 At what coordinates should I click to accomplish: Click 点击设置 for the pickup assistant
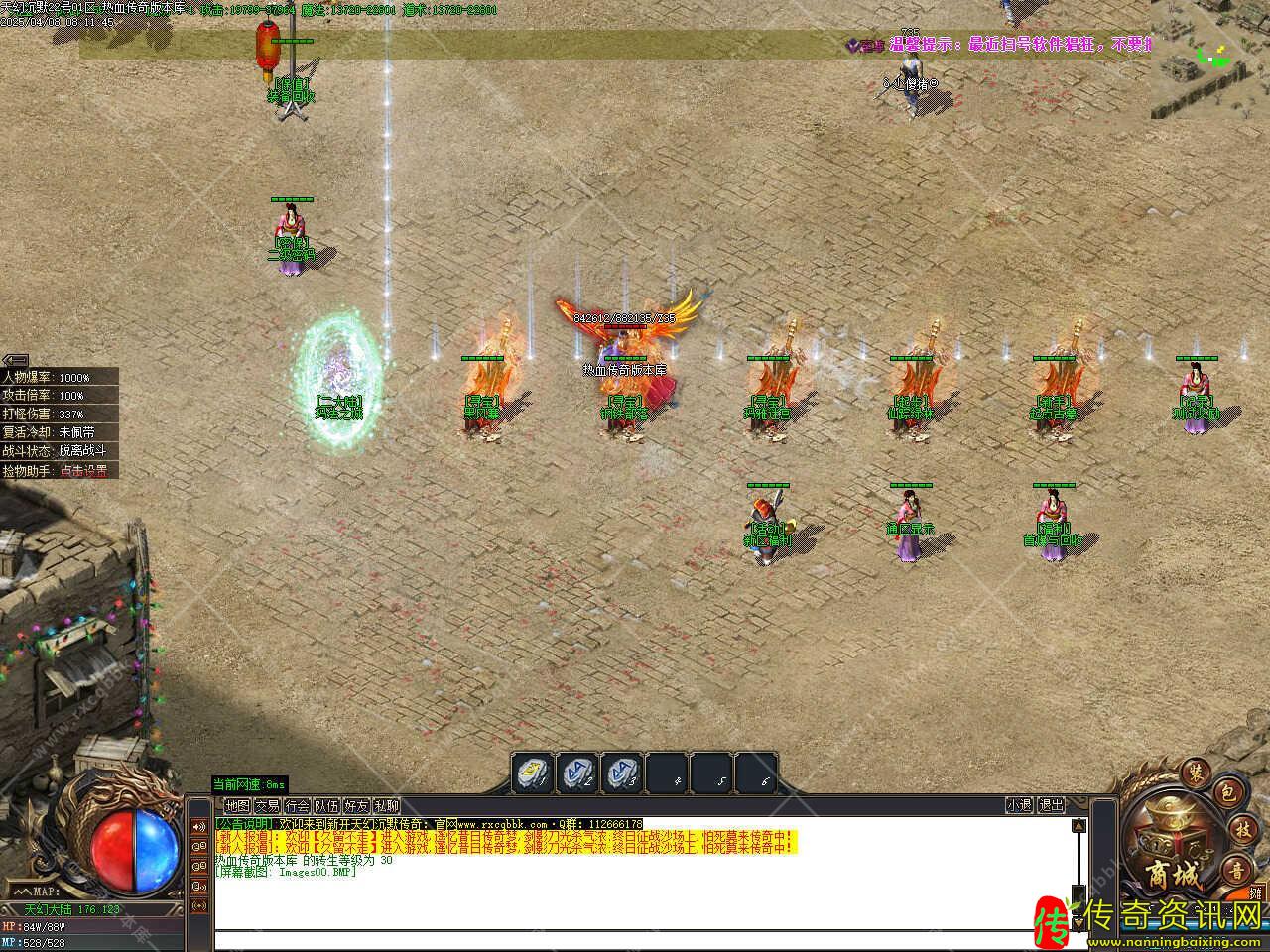click(x=83, y=471)
